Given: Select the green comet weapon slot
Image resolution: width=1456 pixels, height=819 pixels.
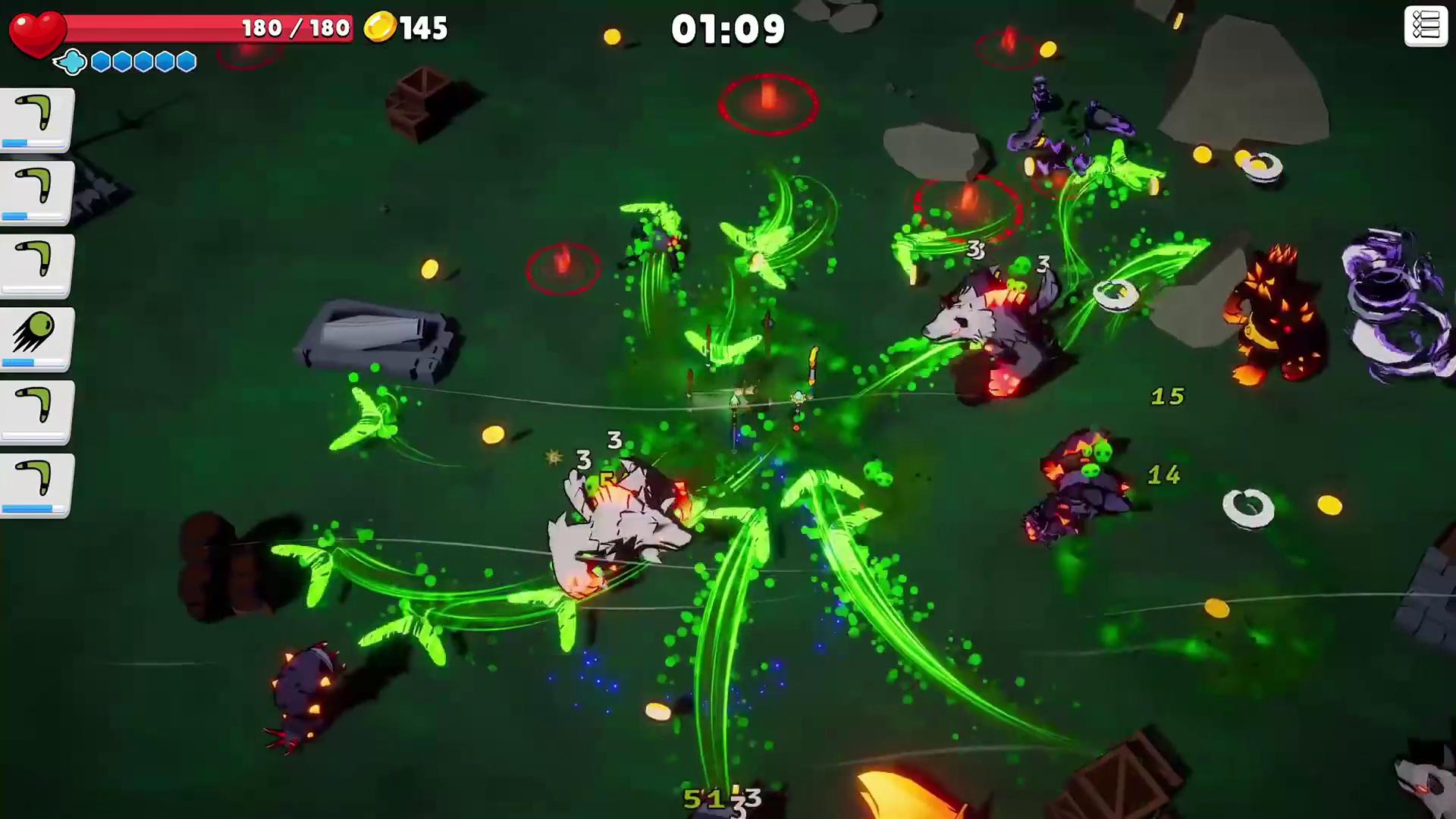Looking at the screenshot, I should (x=36, y=337).
